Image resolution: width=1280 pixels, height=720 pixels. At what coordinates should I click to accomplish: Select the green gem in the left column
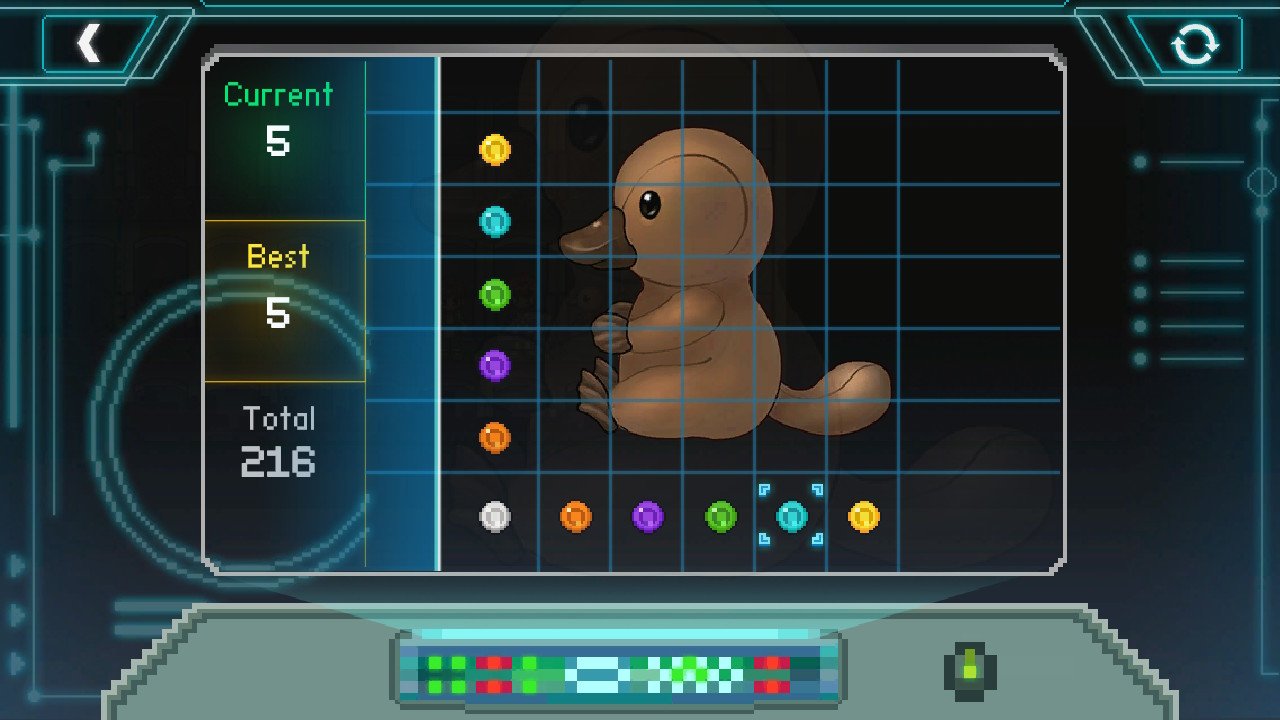point(495,294)
